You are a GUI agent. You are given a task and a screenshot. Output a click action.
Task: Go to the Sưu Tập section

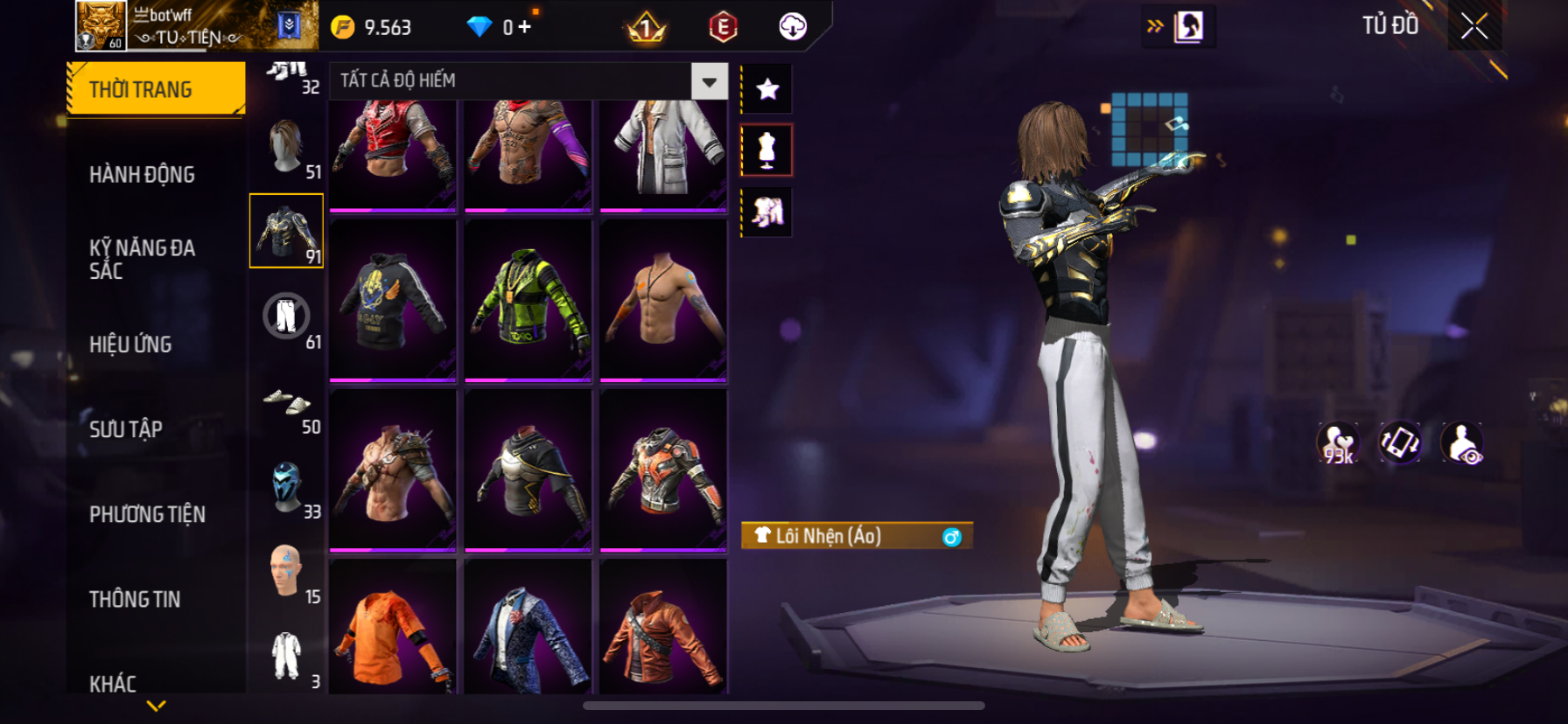(126, 429)
